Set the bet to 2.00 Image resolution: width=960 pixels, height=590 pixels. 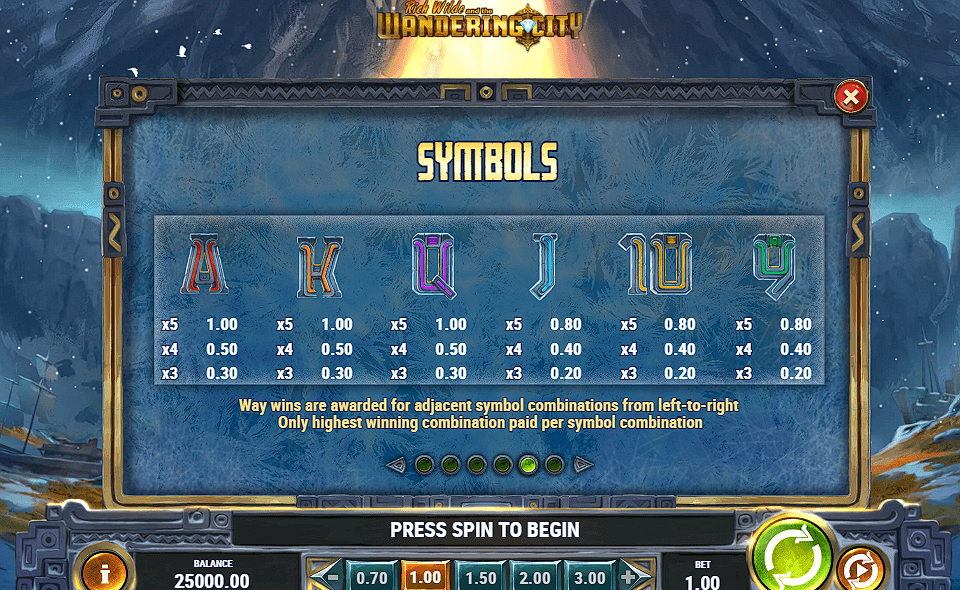click(x=535, y=577)
